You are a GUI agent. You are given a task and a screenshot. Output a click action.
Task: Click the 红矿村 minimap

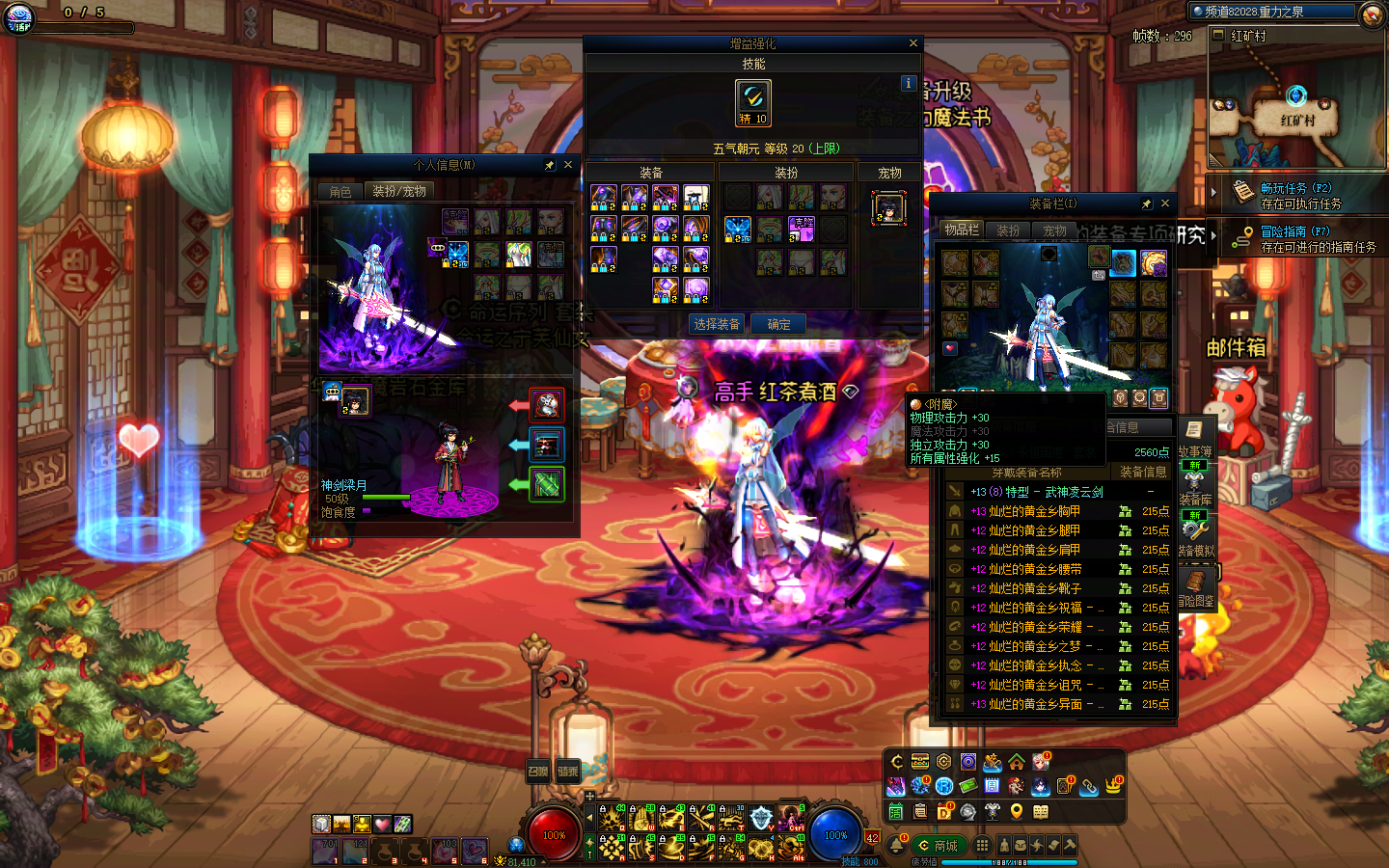coord(1295,106)
